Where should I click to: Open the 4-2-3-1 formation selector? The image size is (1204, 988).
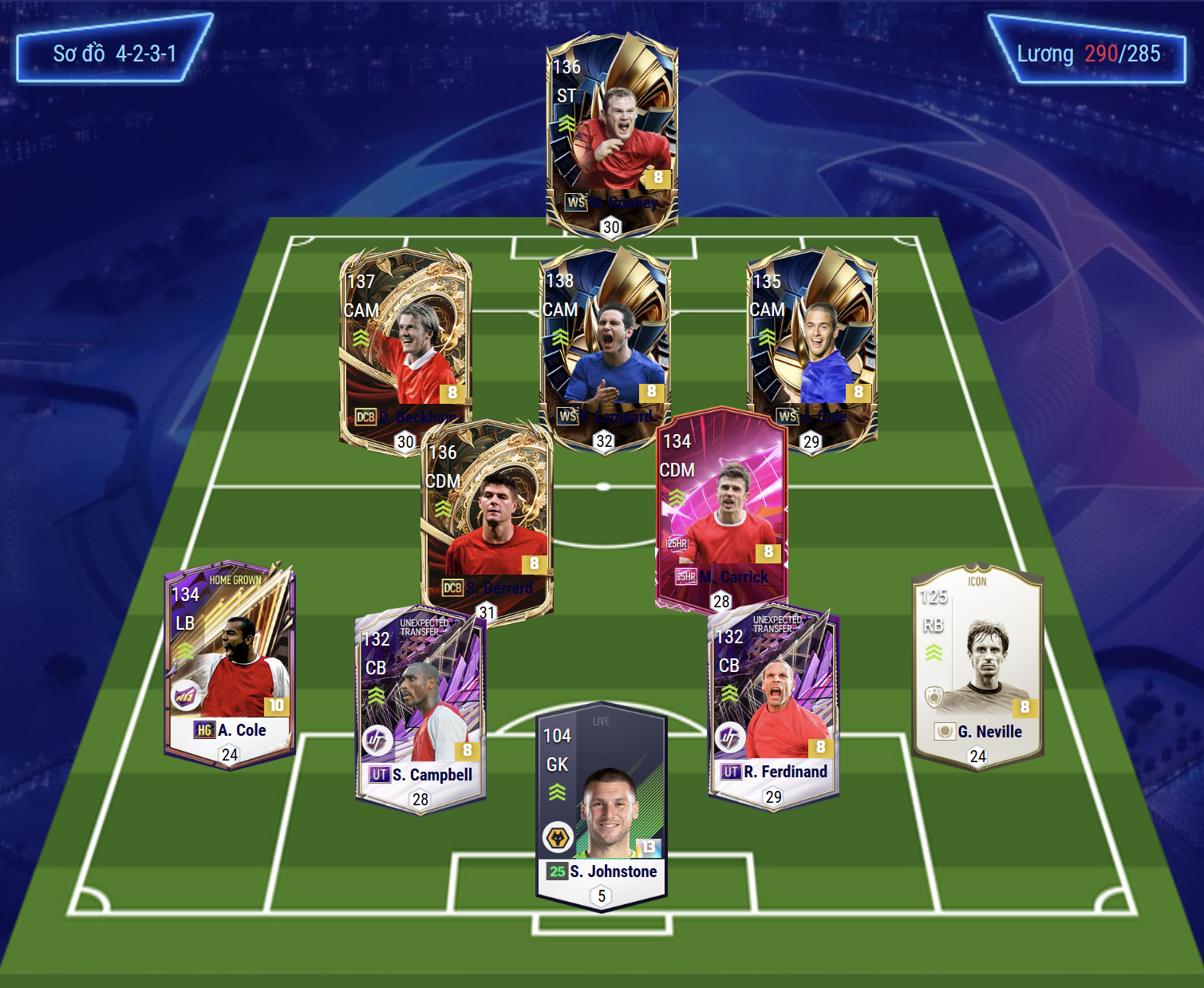click(x=114, y=53)
